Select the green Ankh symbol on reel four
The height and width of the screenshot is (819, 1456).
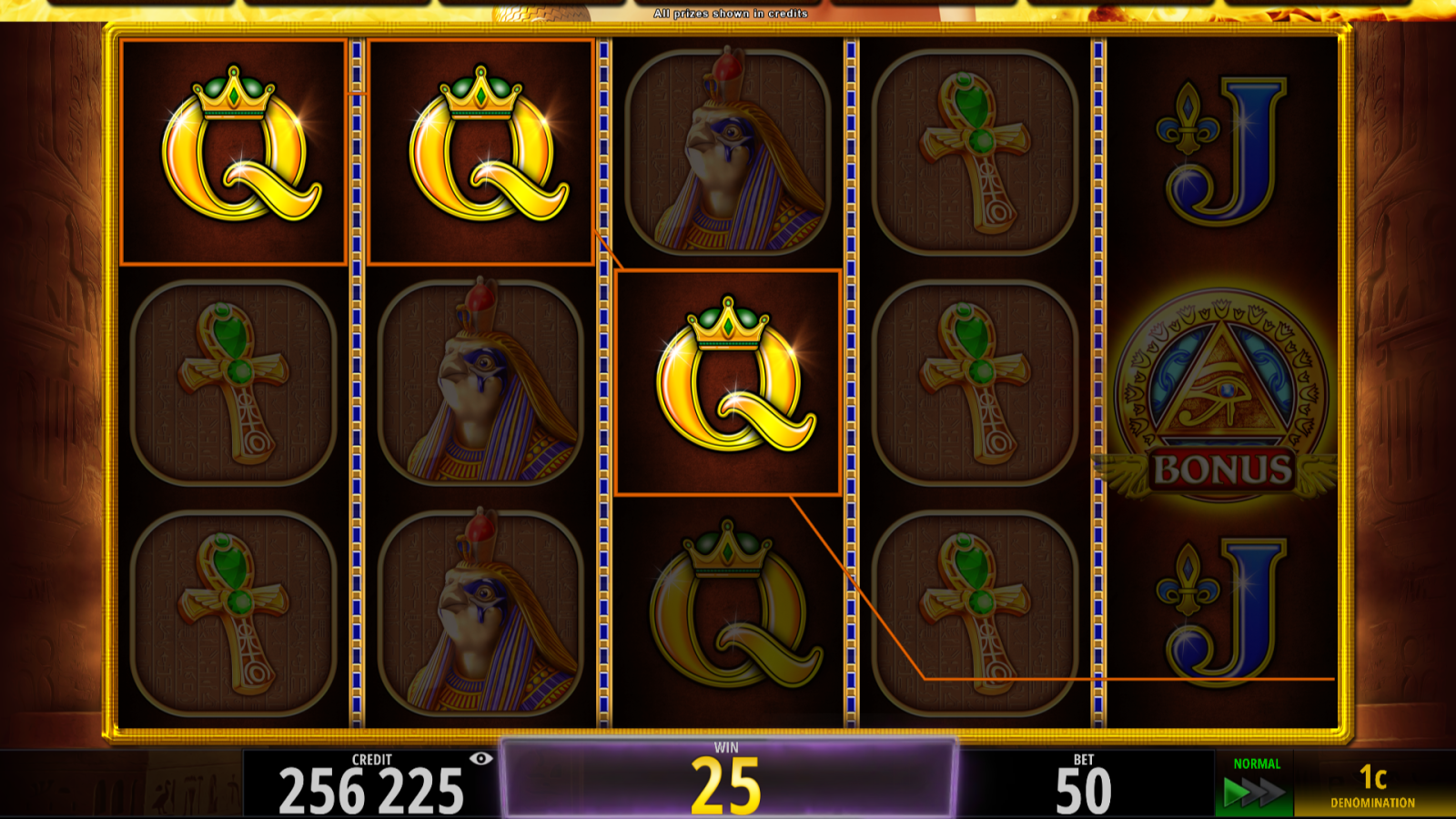click(974, 150)
